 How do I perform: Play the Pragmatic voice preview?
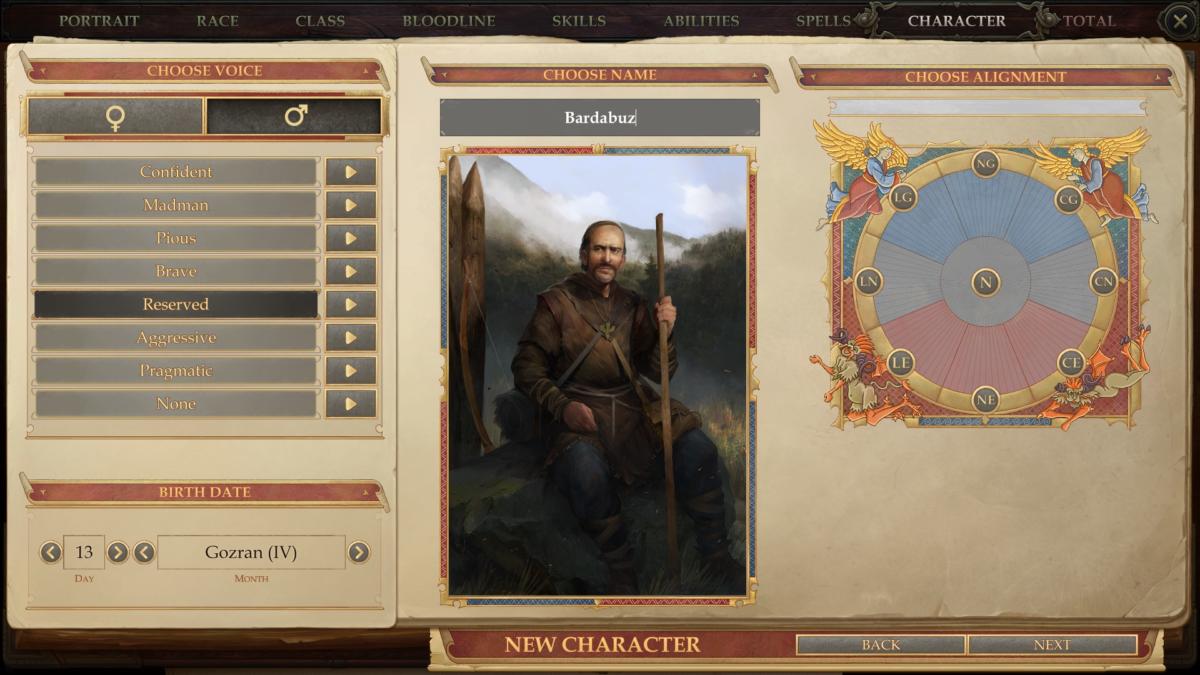pos(350,371)
